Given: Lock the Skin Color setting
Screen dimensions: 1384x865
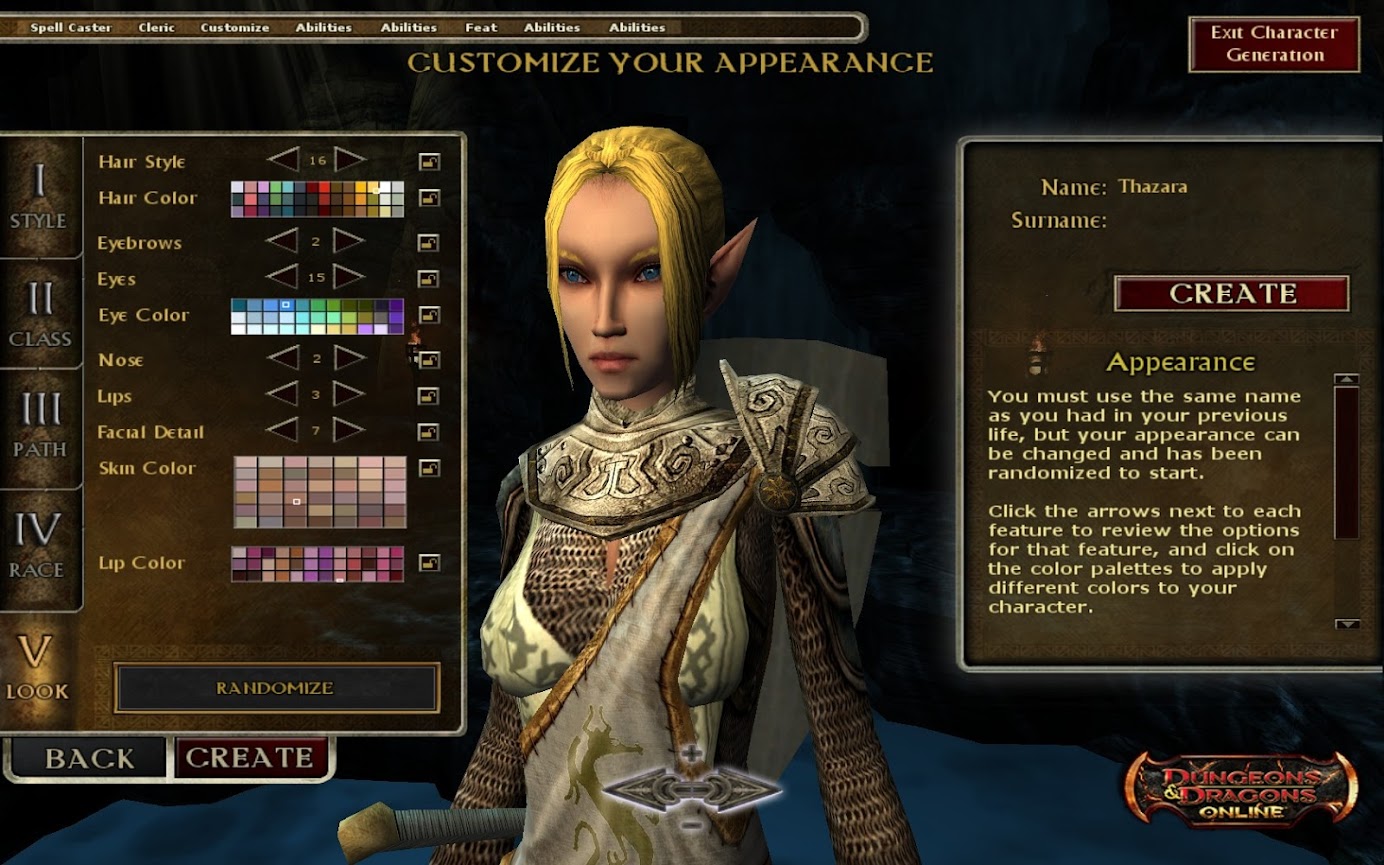Looking at the screenshot, I should pyautogui.click(x=429, y=467).
